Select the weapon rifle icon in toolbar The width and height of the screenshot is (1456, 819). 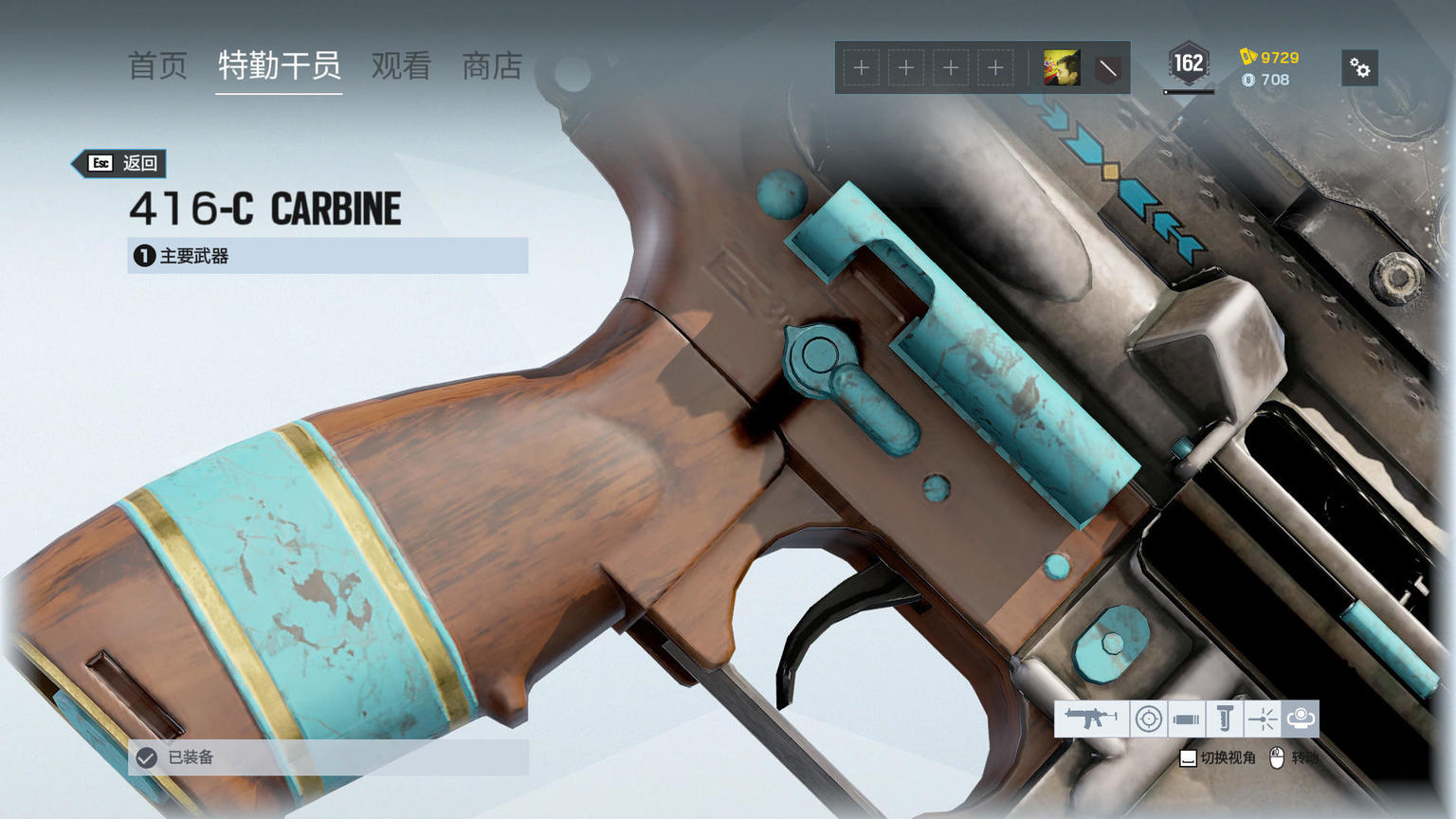pos(1091,719)
